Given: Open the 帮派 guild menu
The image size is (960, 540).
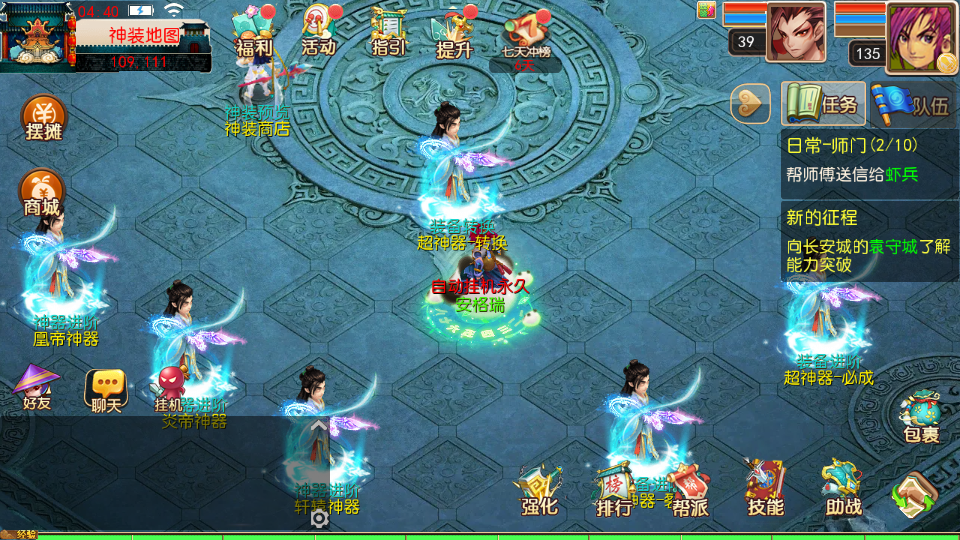Looking at the screenshot, I should coord(690,490).
